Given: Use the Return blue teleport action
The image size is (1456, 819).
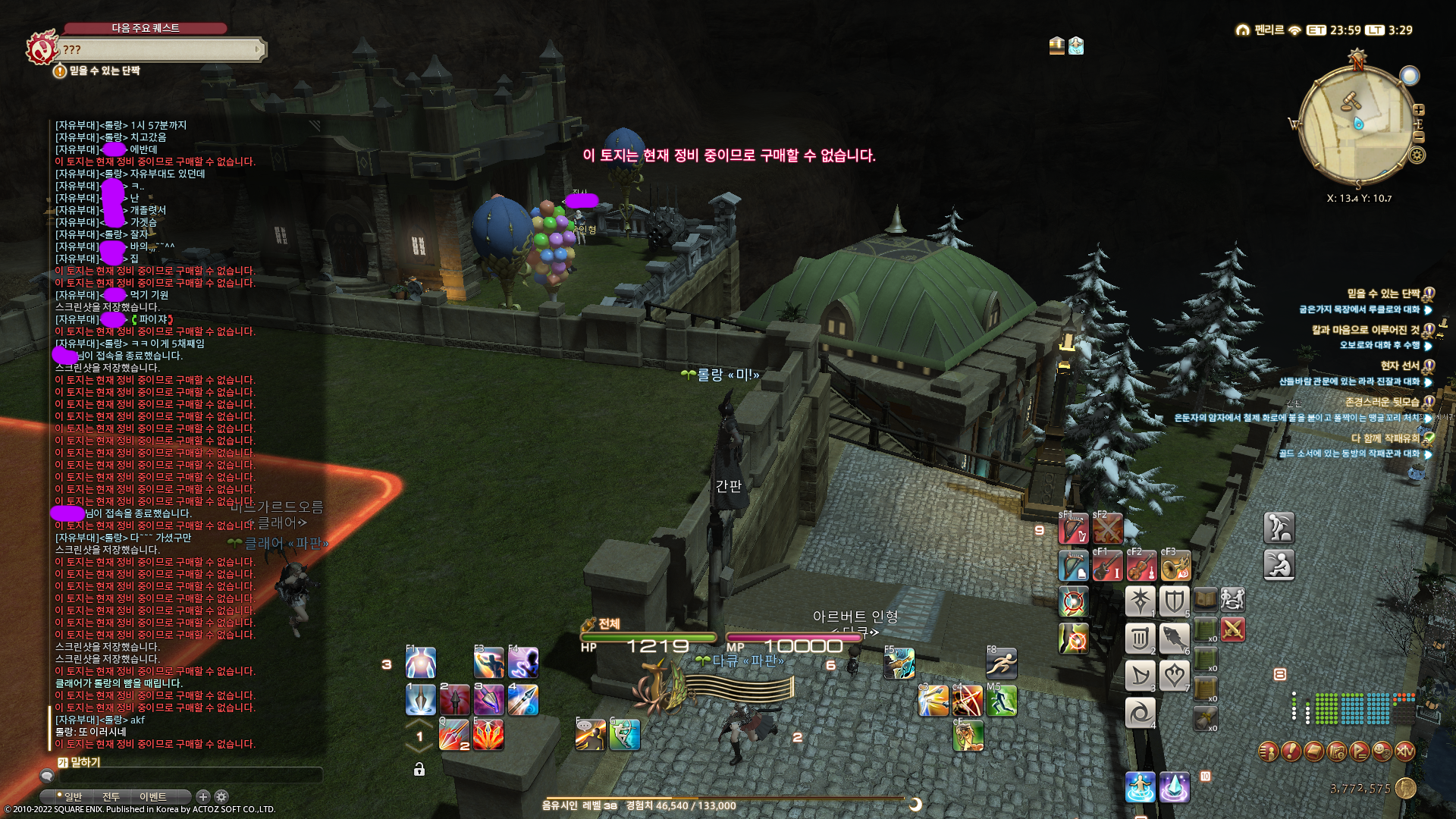Looking at the screenshot, I should pos(1140,787).
